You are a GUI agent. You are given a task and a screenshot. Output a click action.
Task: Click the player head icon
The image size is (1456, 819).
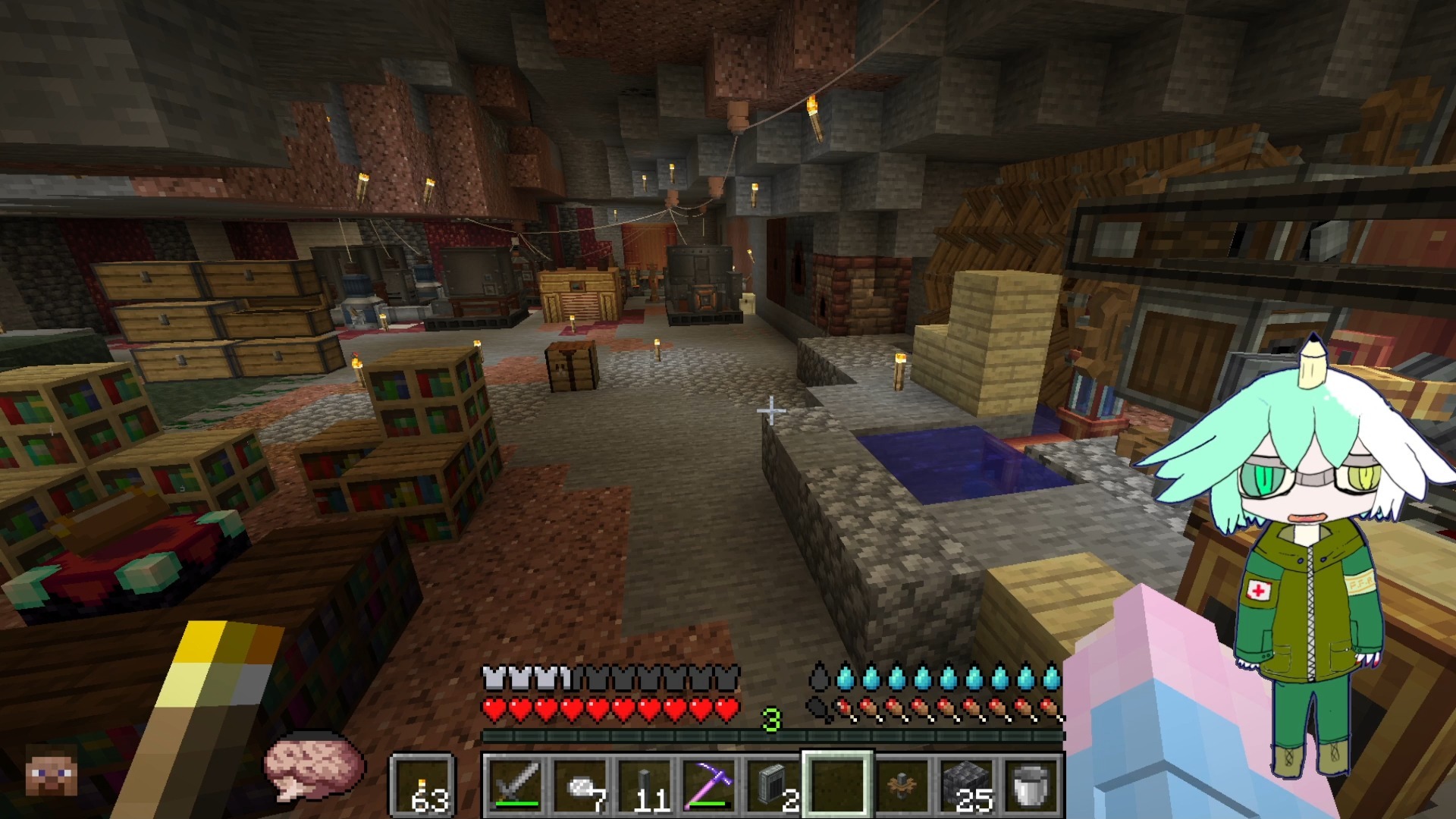[x=52, y=770]
